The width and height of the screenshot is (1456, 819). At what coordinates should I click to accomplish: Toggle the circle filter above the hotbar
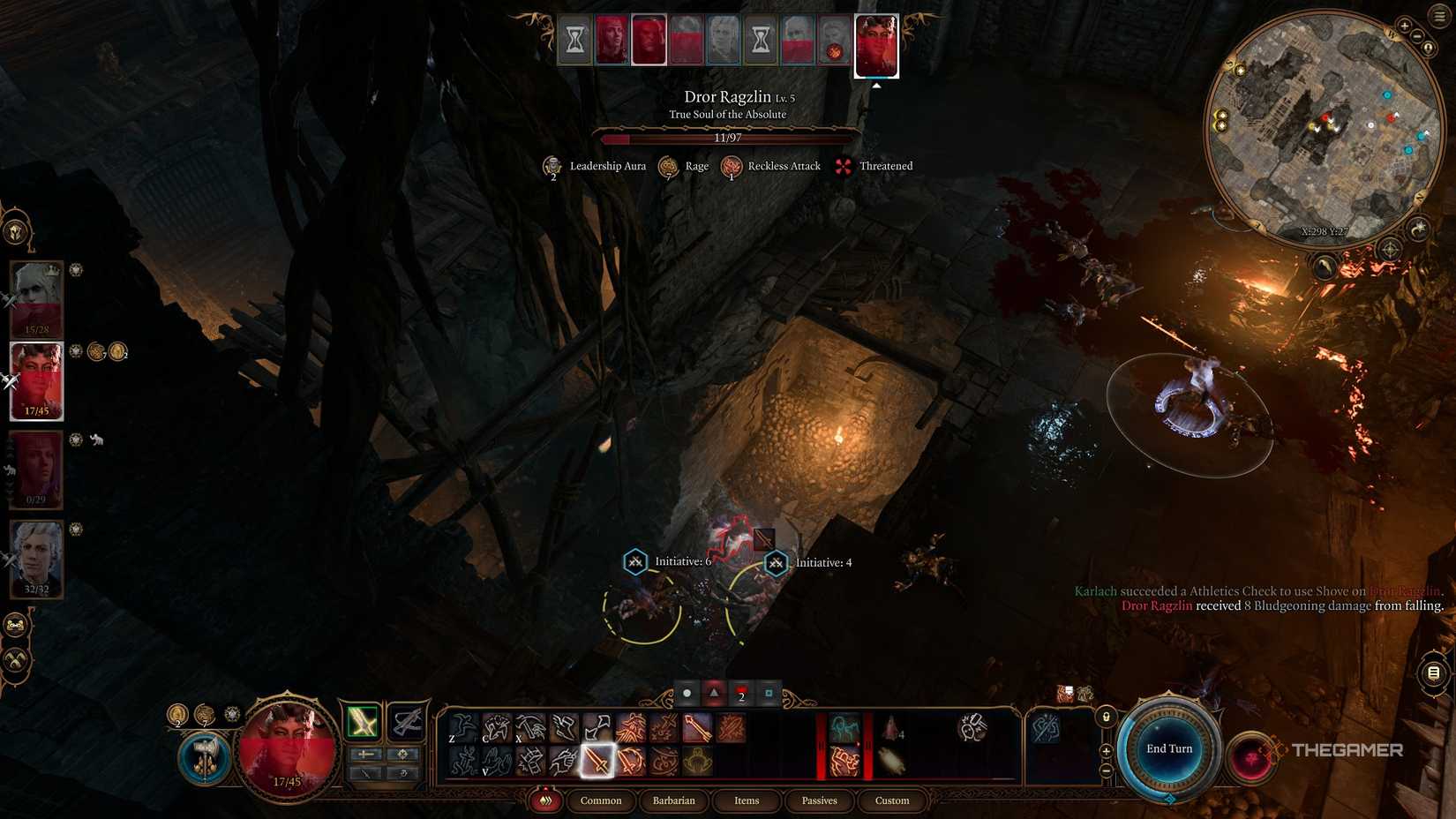[687, 694]
